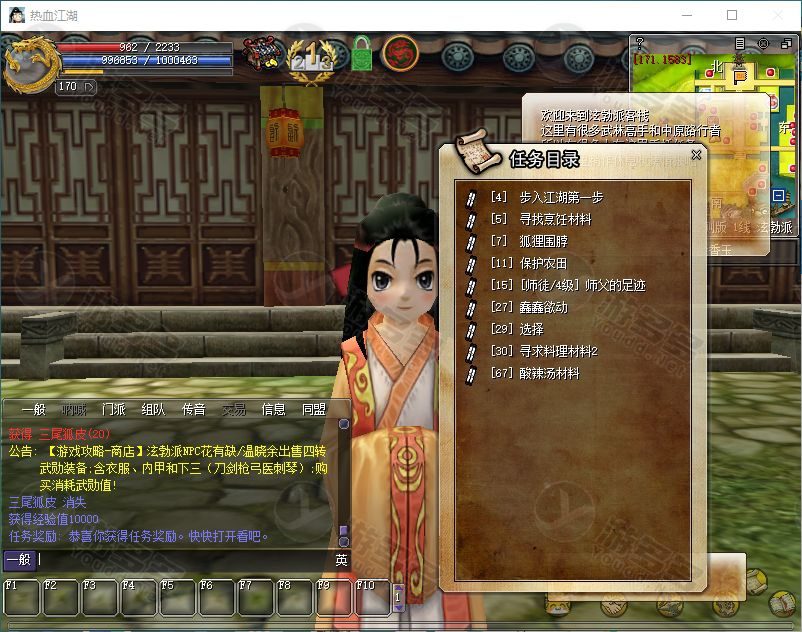This screenshot has height=632, width=802.
Task: Toggle the 英 input language button
Action: point(341,560)
